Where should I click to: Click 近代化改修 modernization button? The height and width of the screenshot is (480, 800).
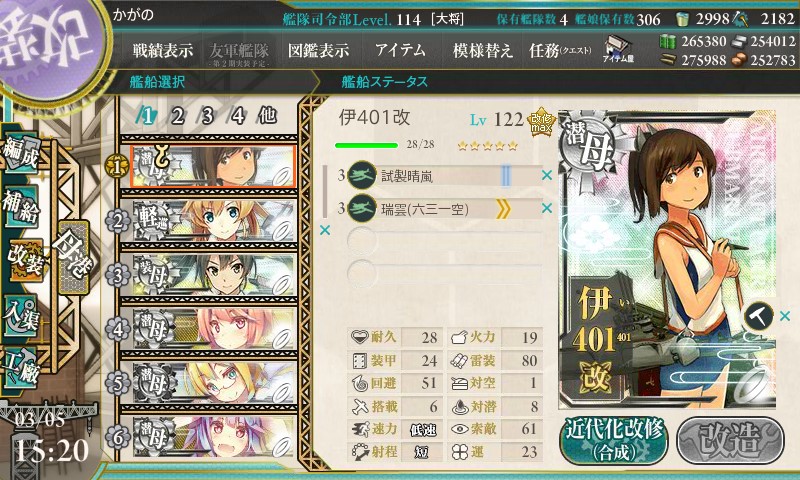613,439
